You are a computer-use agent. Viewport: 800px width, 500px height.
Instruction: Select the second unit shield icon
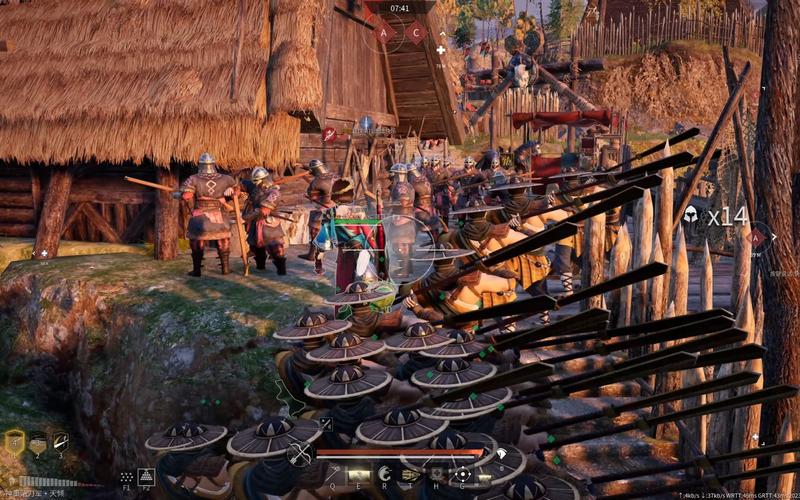38,443
